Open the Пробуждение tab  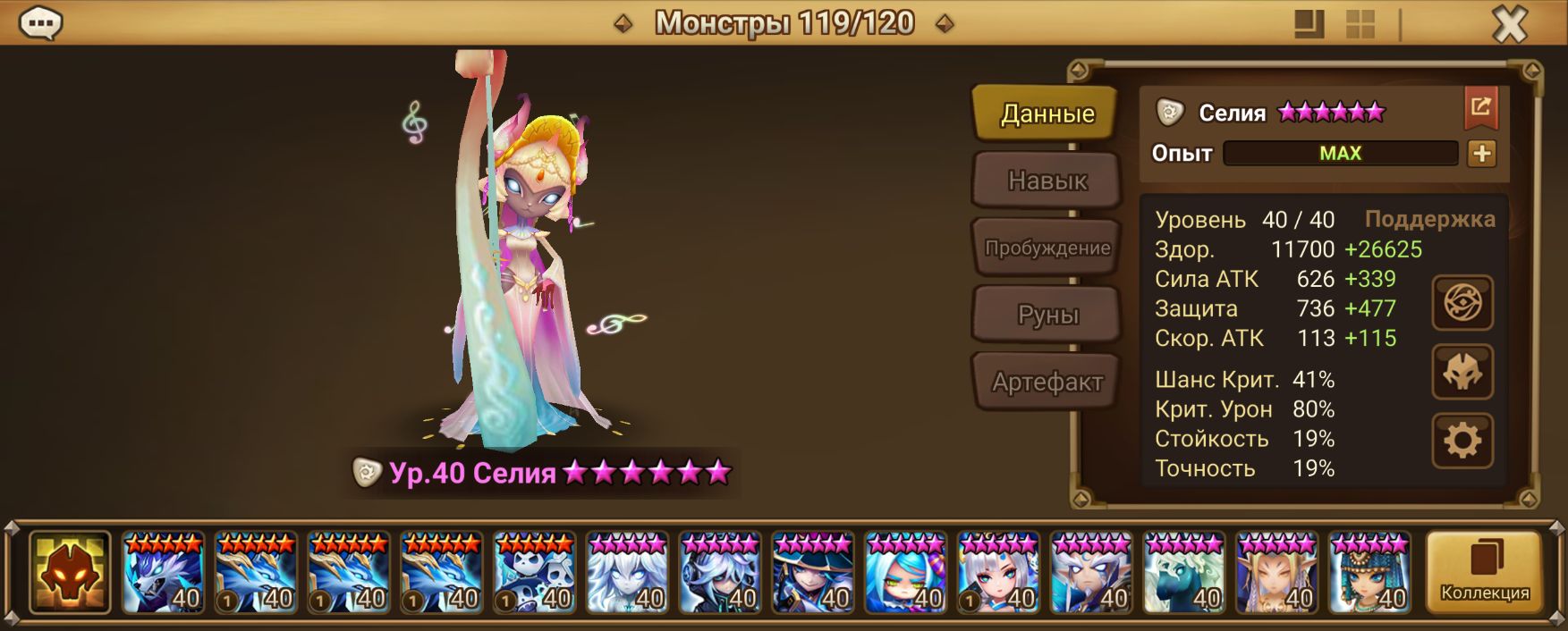tap(1047, 248)
